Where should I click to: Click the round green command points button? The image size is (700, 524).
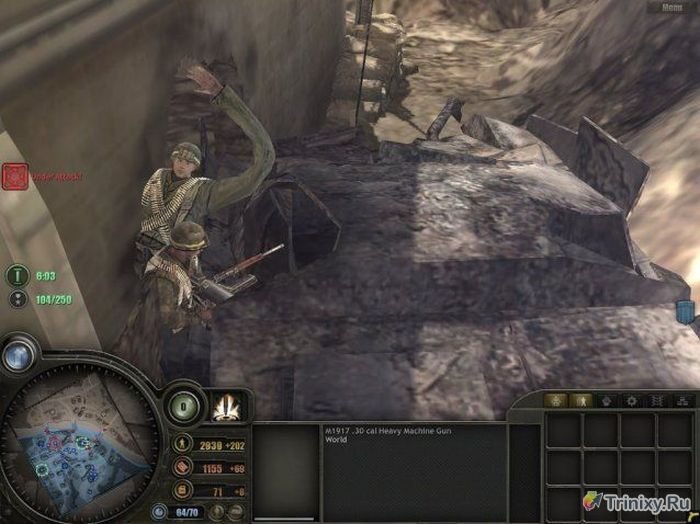184,408
